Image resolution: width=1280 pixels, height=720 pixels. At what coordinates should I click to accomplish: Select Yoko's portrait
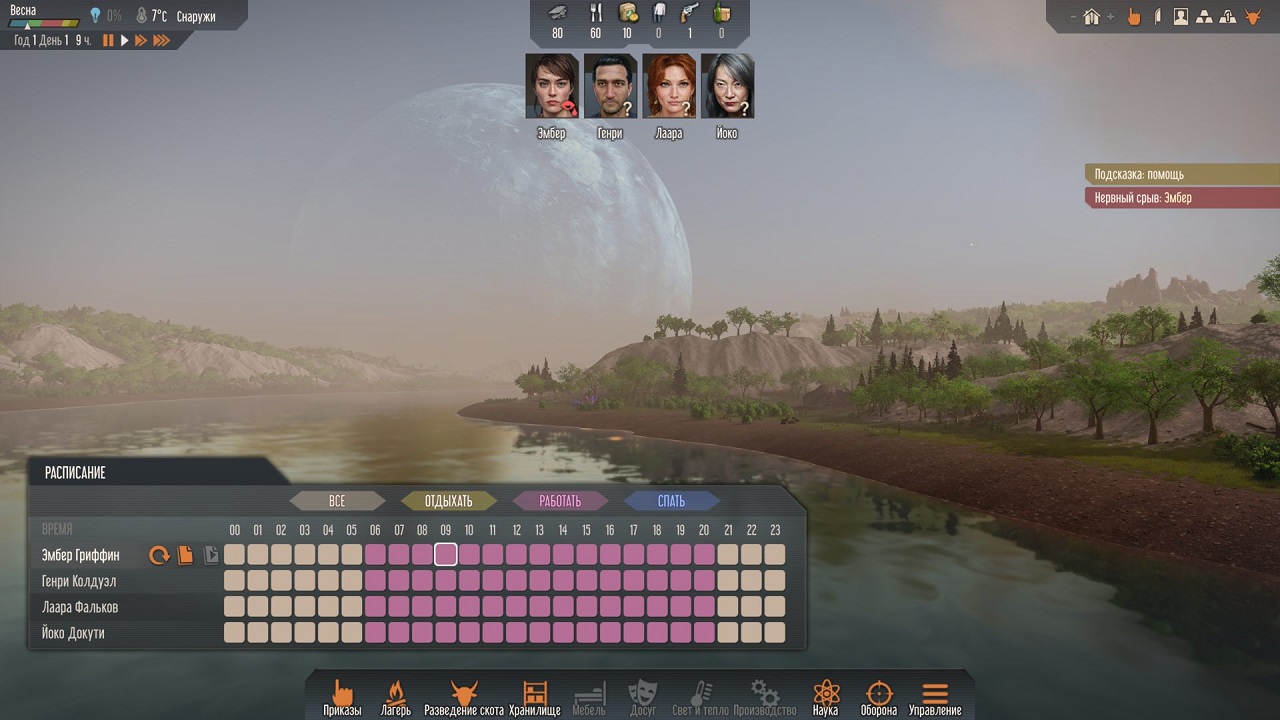[727, 86]
